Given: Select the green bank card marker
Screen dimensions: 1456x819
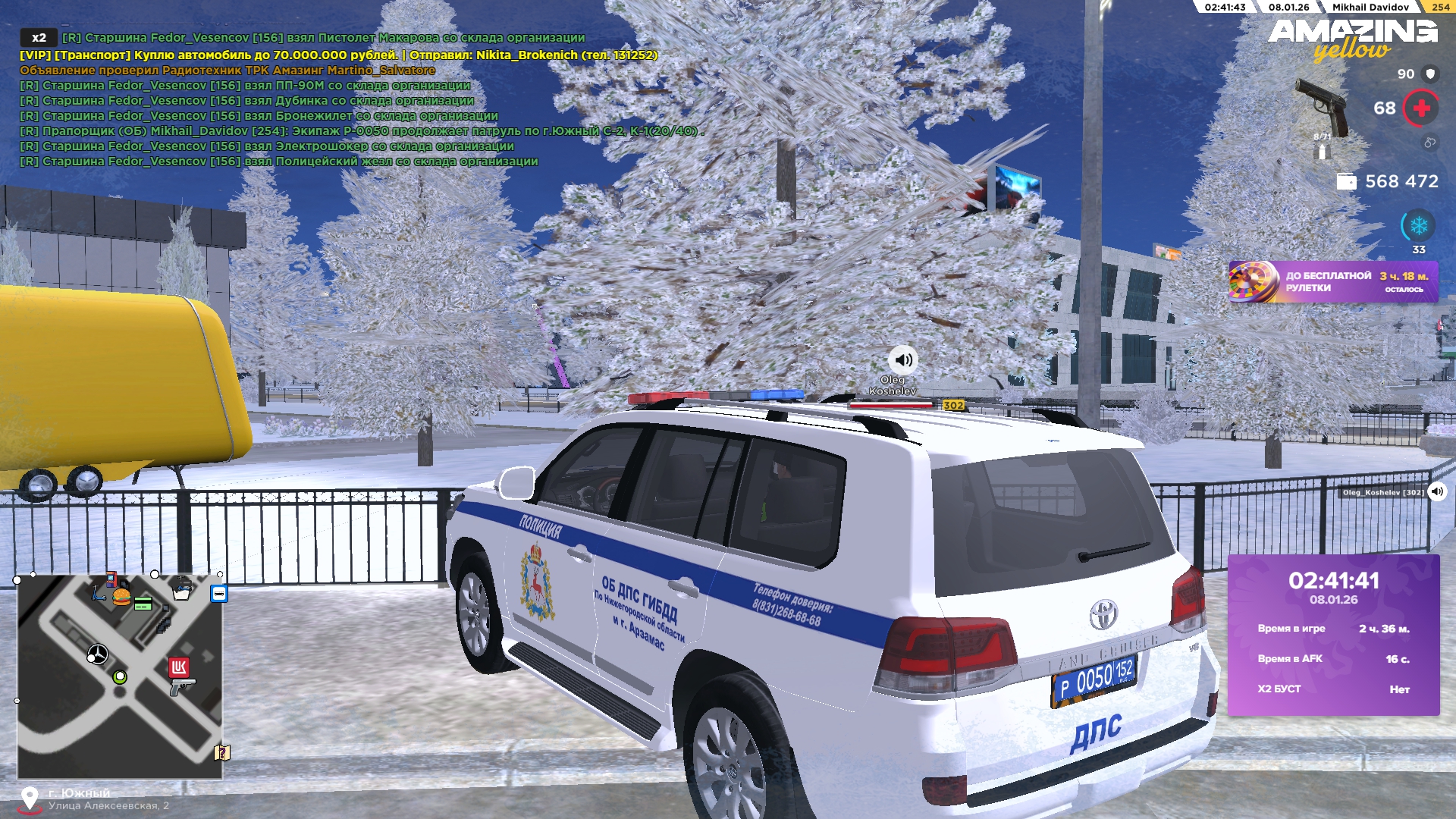Looking at the screenshot, I should pos(143,604).
